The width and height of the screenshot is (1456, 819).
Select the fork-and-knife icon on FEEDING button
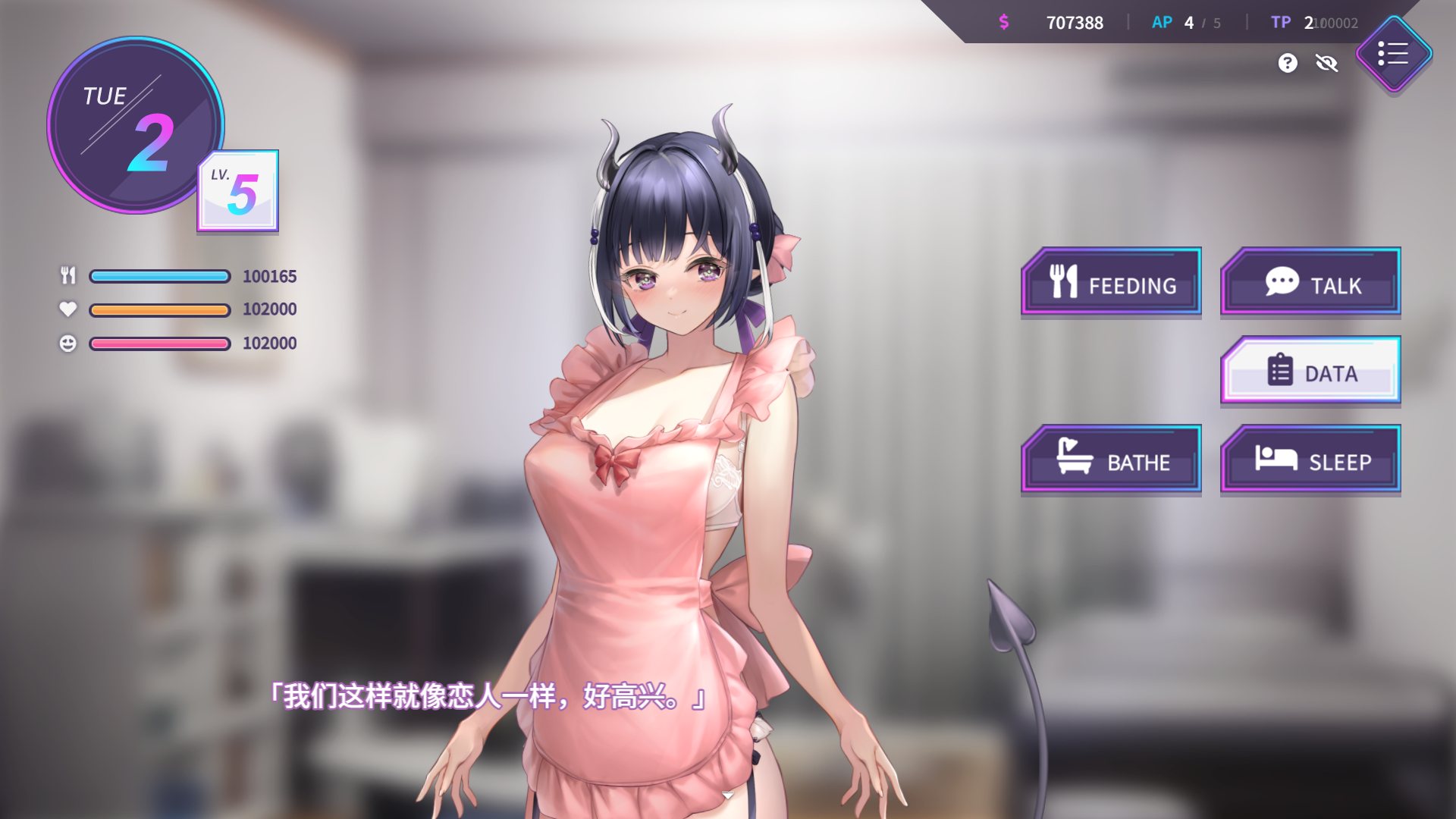(x=1065, y=282)
